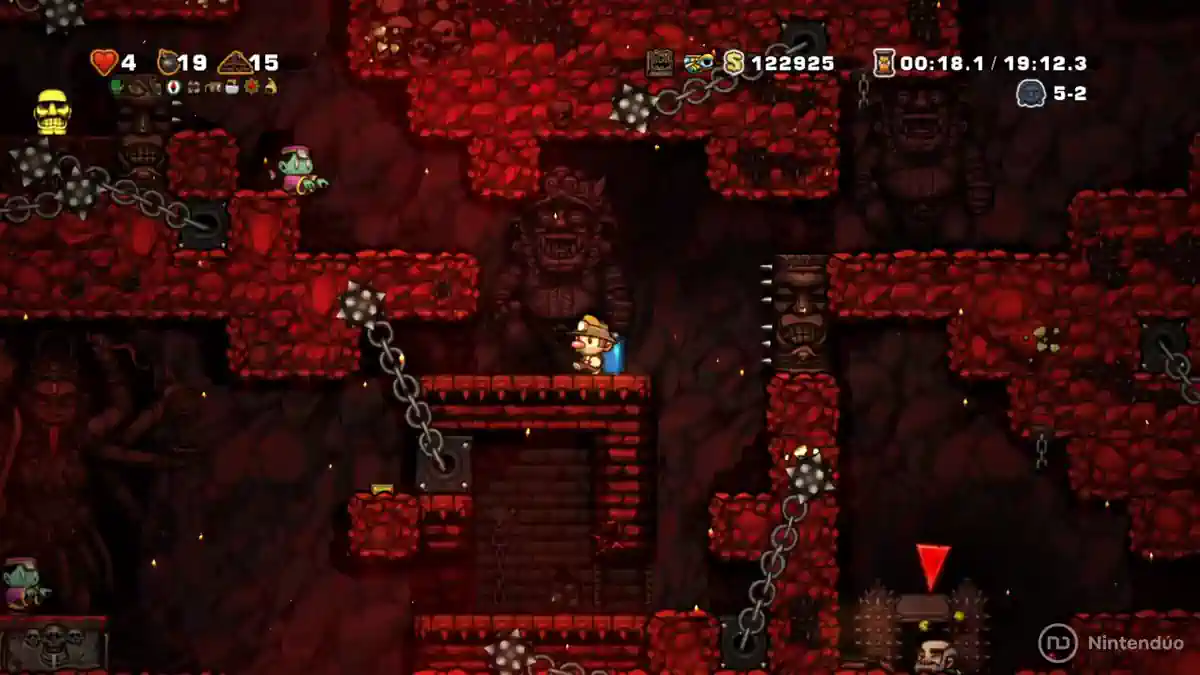Select the bomb icon in the HUD

[168, 63]
